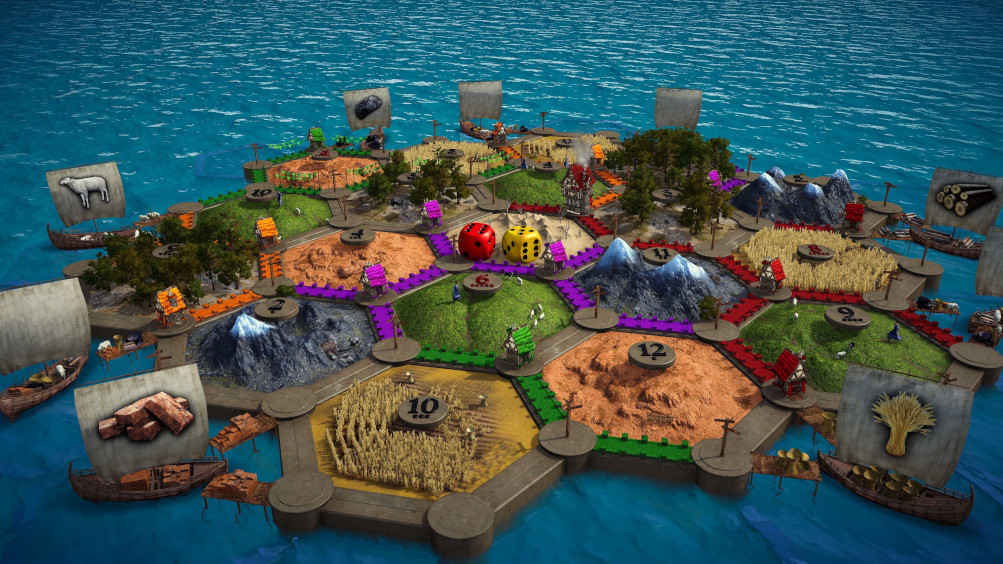Click the red die

(x=477, y=241)
